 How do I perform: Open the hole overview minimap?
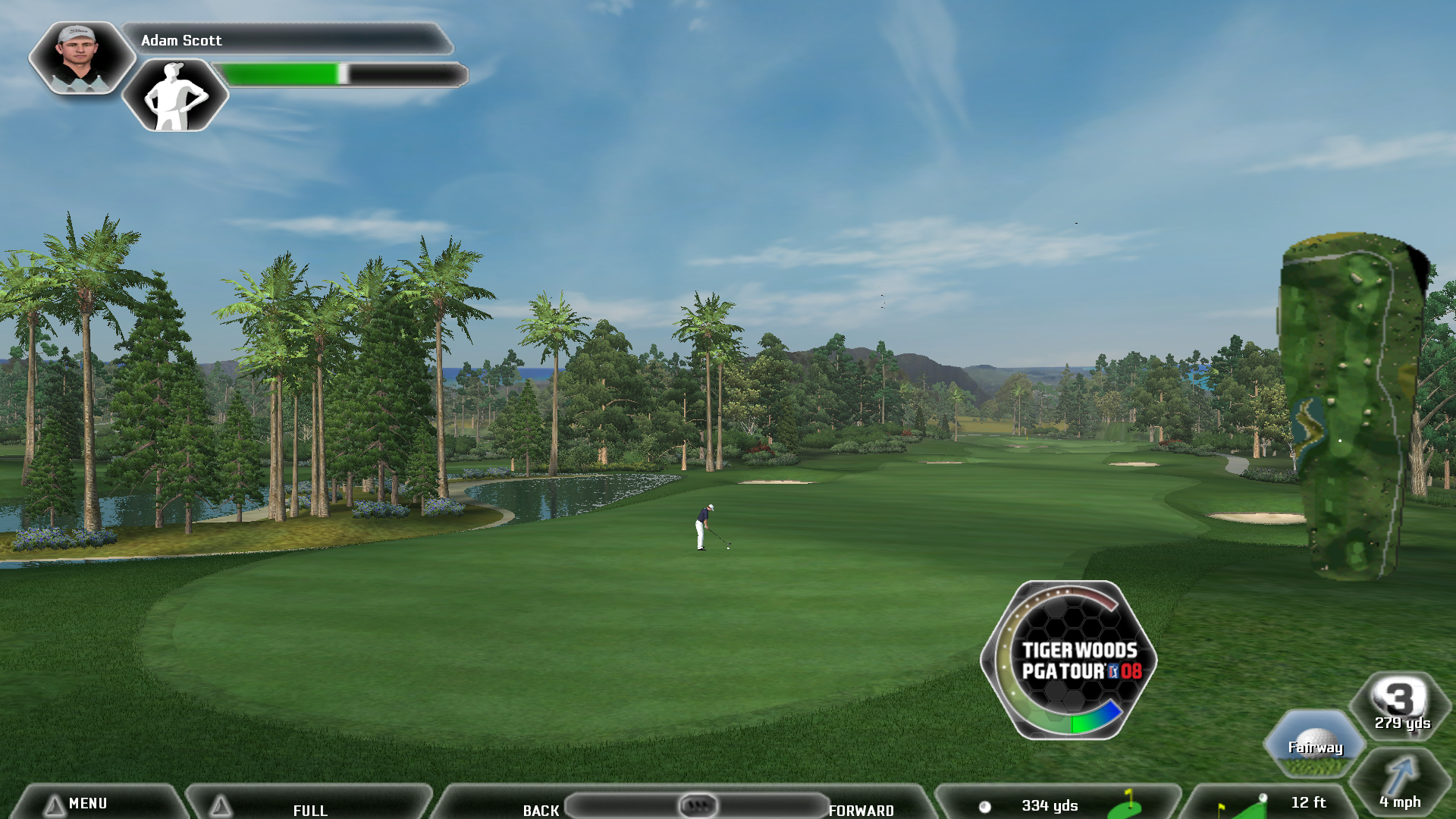pyautogui.click(x=1354, y=406)
